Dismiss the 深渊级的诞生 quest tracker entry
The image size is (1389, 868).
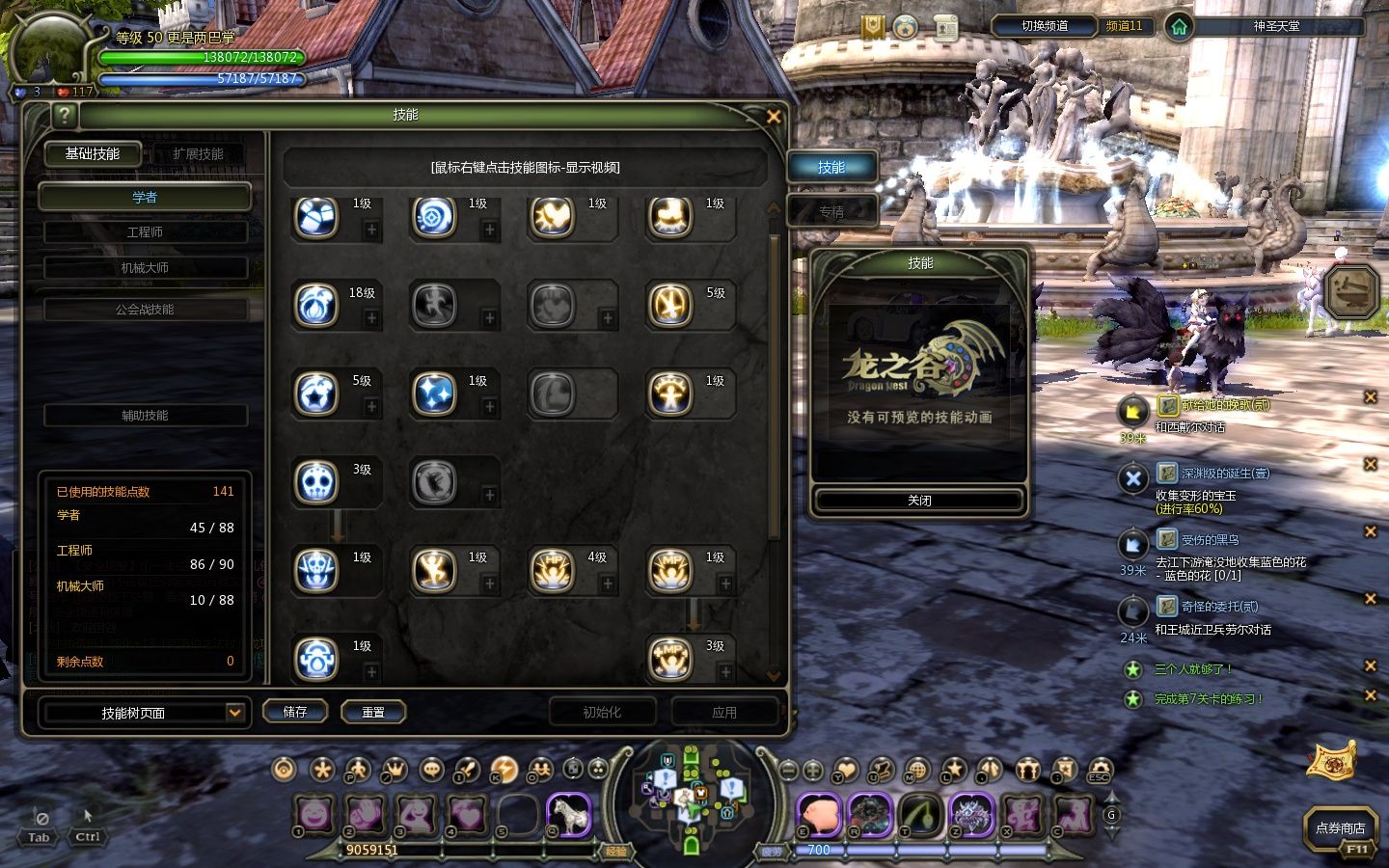1370,464
